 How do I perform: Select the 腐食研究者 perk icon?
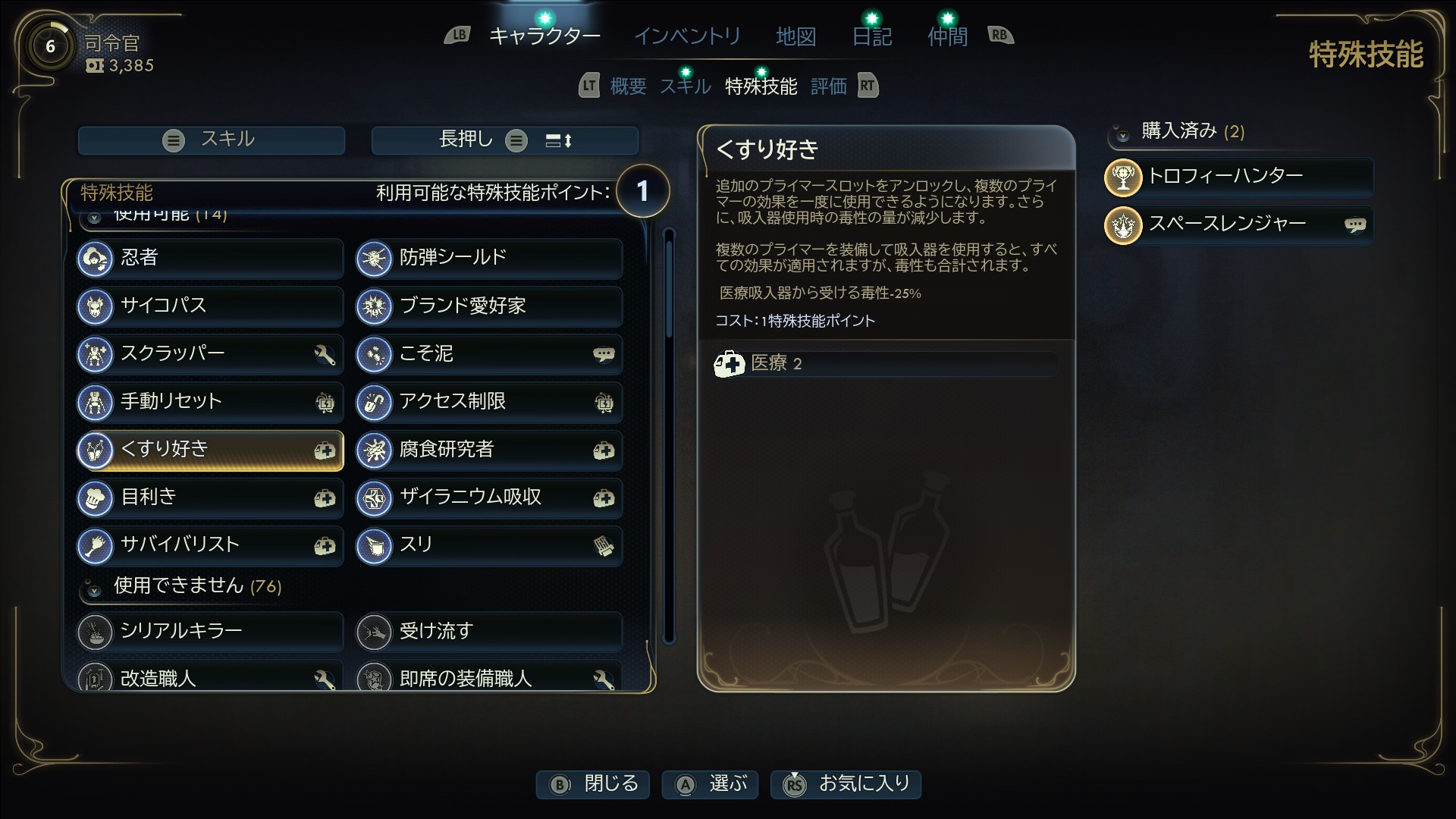pyautogui.click(x=375, y=450)
